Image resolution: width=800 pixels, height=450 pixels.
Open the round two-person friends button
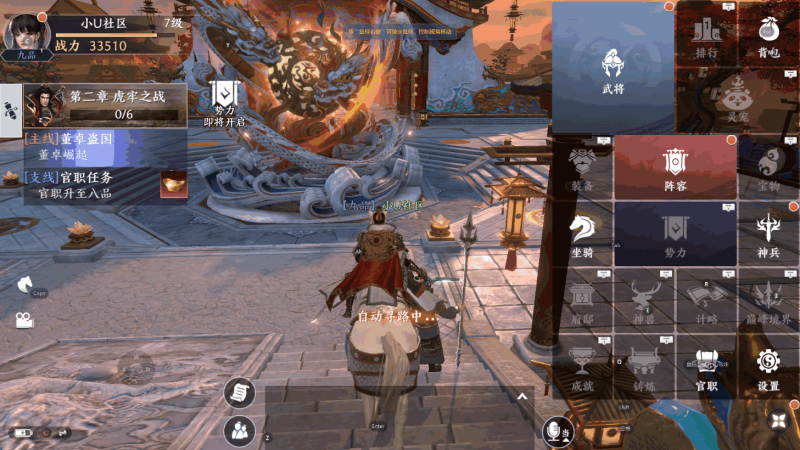click(240, 431)
